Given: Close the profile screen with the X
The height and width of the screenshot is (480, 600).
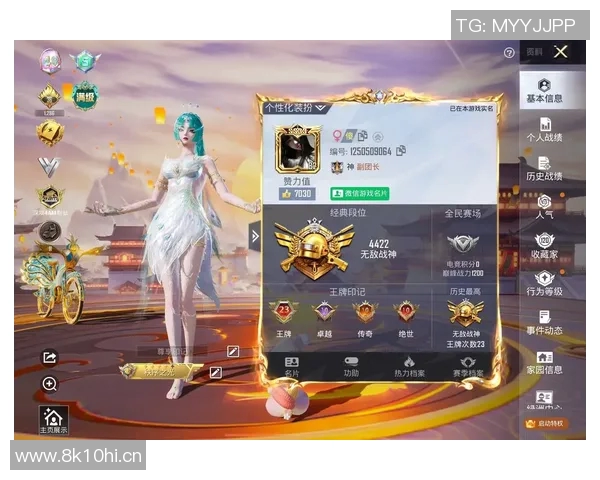Looking at the screenshot, I should [x=561, y=52].
